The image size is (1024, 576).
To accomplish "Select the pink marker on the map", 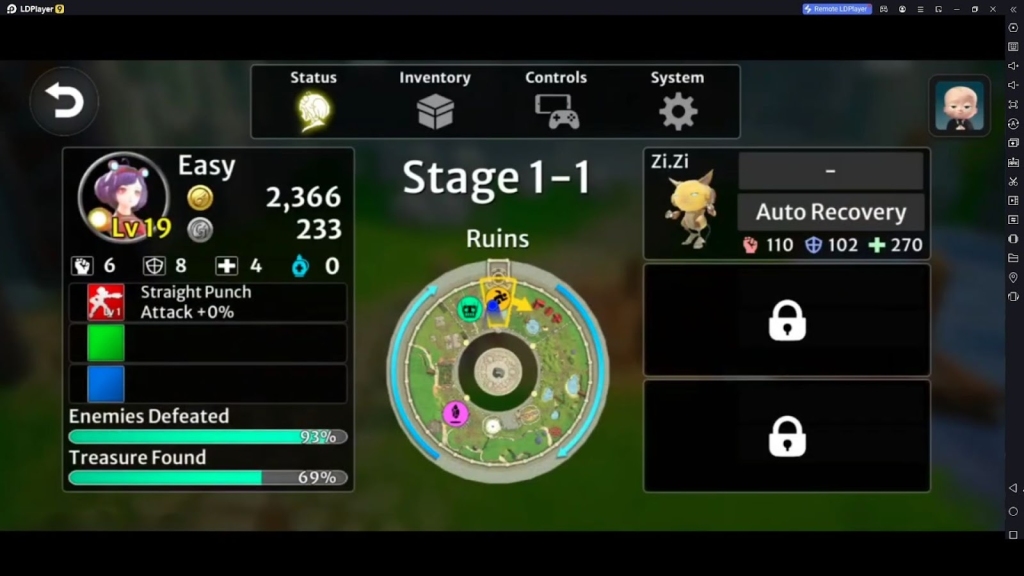I will pyautogui.click(x=456, y=413).
